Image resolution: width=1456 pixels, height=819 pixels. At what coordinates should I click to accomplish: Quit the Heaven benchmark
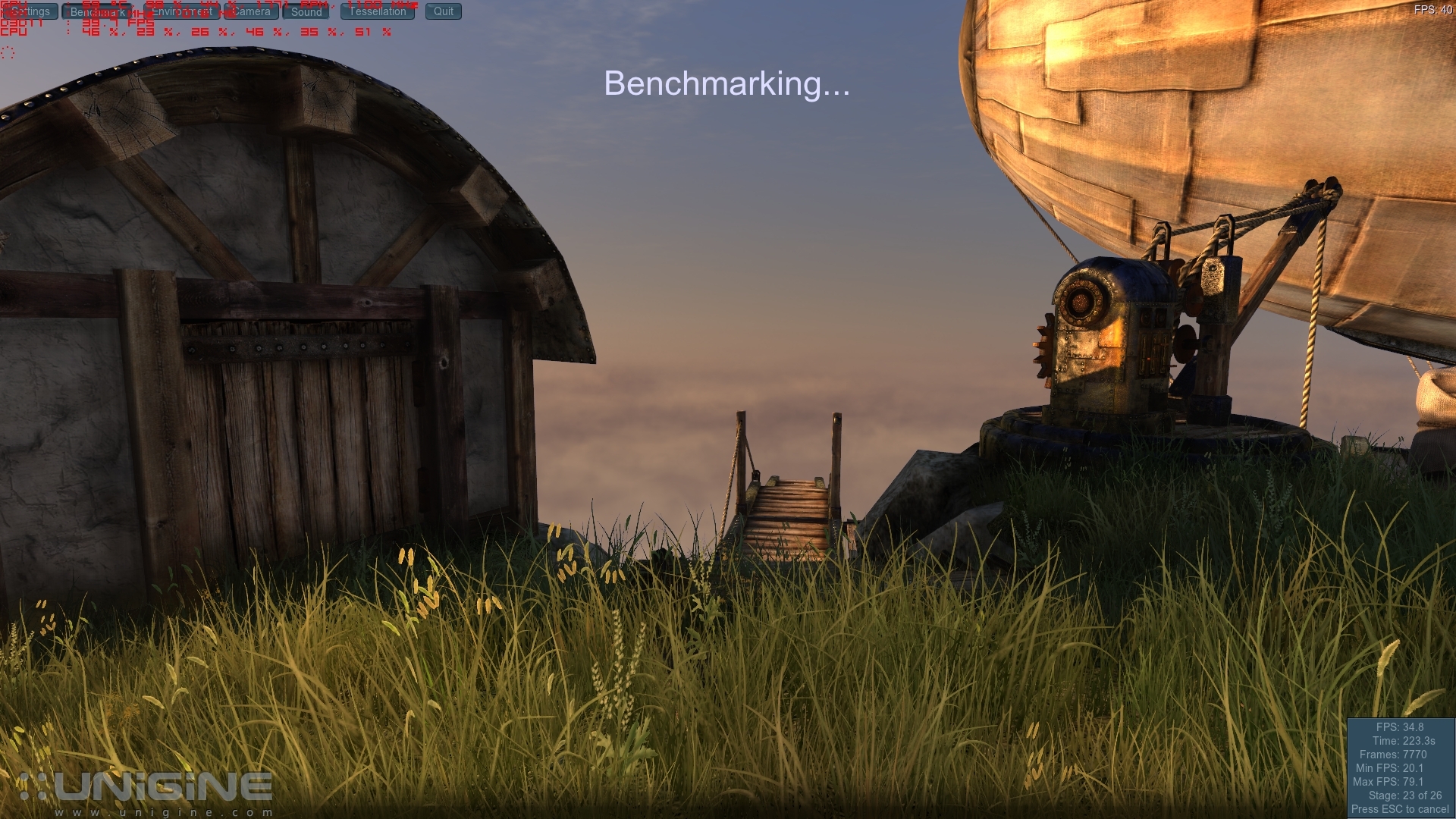pos(444,11)
